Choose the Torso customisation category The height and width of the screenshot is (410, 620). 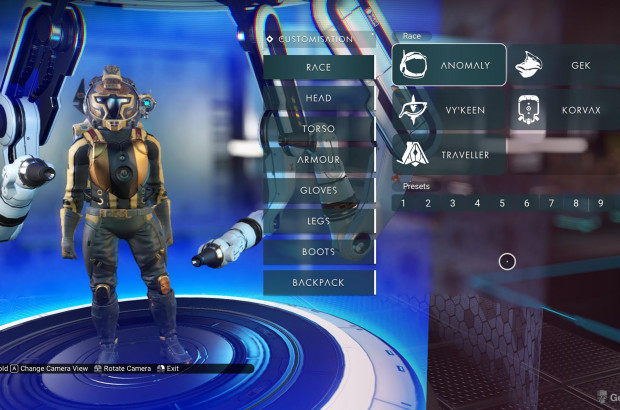click(x=319, y=129)
